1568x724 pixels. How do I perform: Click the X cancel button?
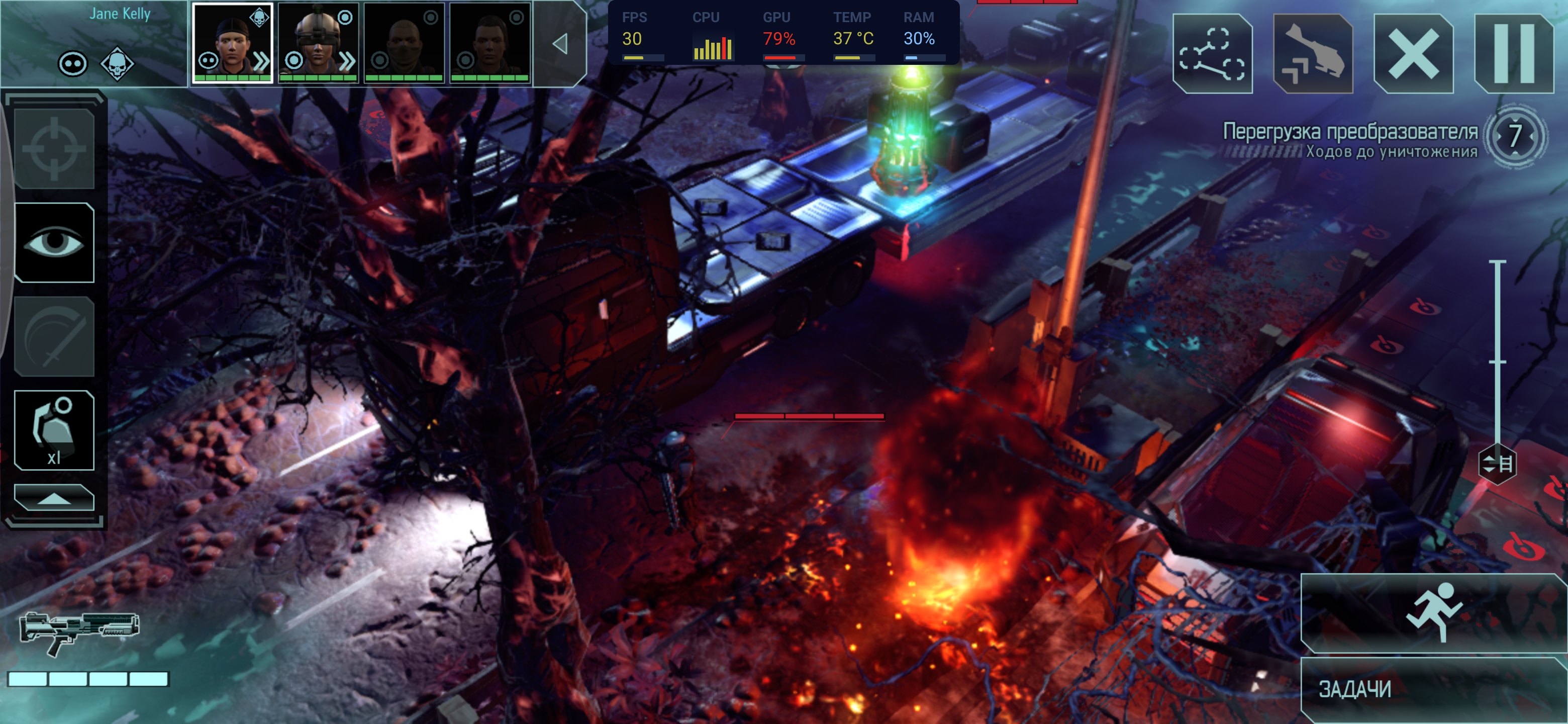pyautogui.click(x=1413, y=54)
